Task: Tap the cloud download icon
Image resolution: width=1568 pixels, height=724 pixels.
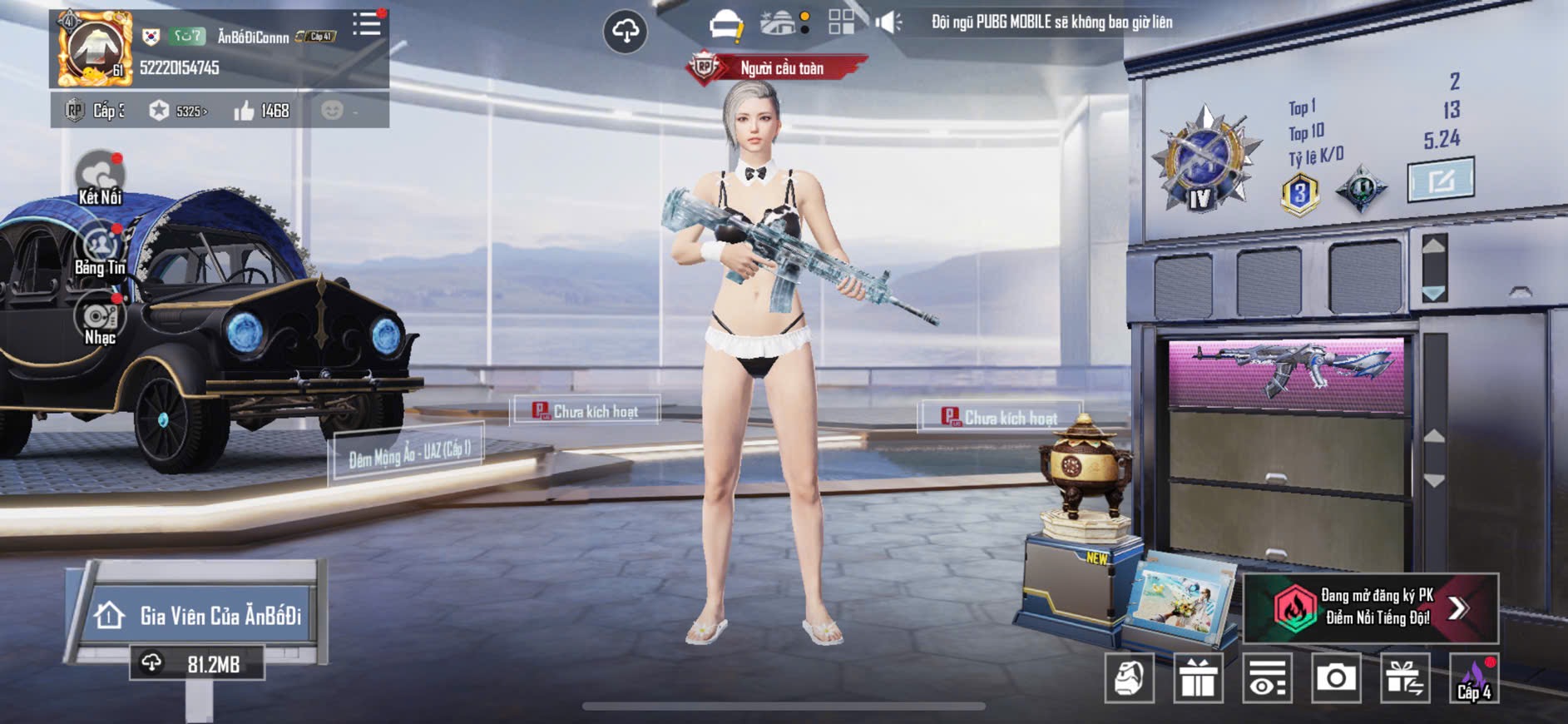Action: pyautogui.click(x=625, y=32)
